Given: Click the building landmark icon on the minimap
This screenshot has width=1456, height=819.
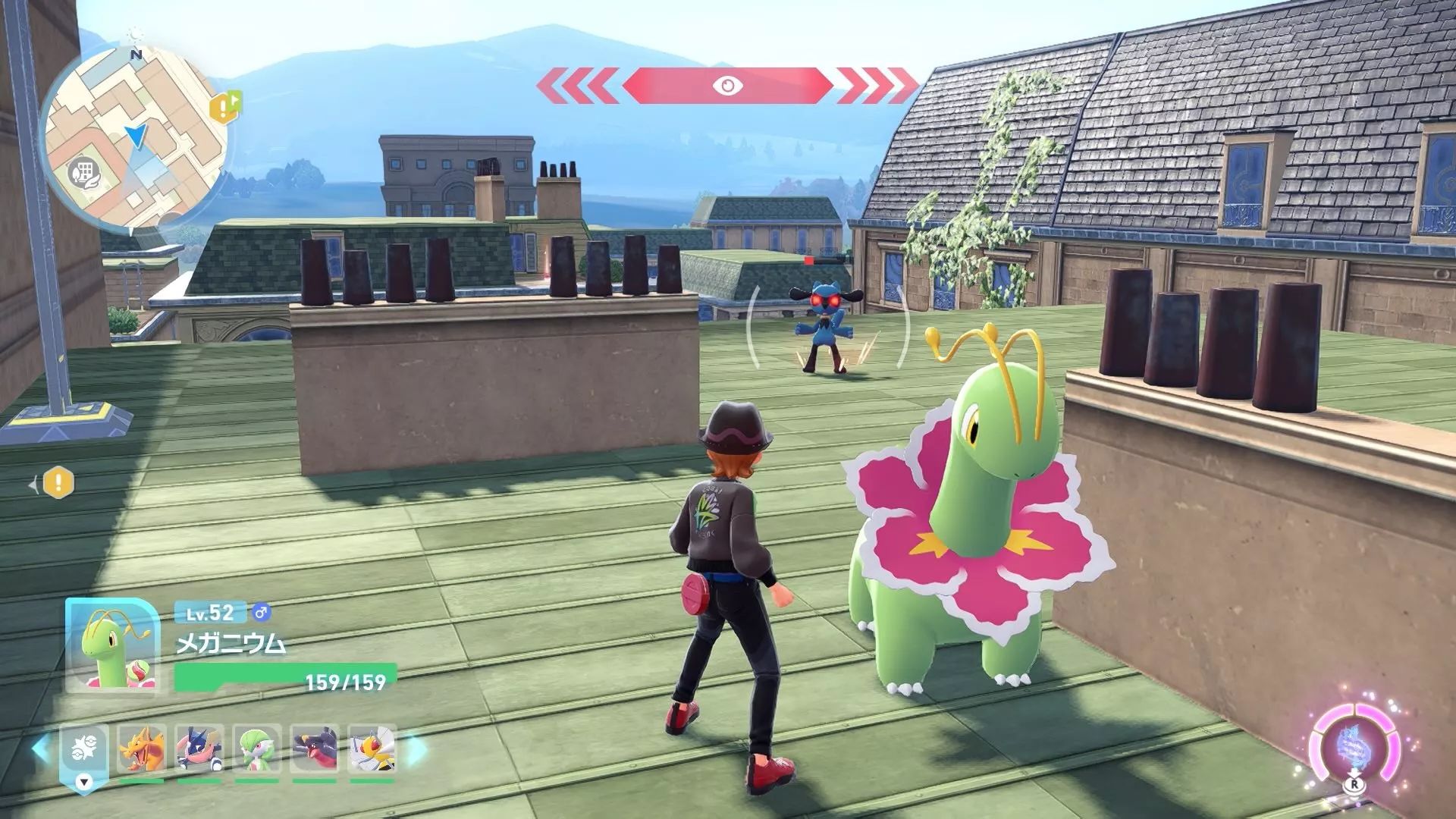Looking at the screenshot, I should [x=86, y=172].
